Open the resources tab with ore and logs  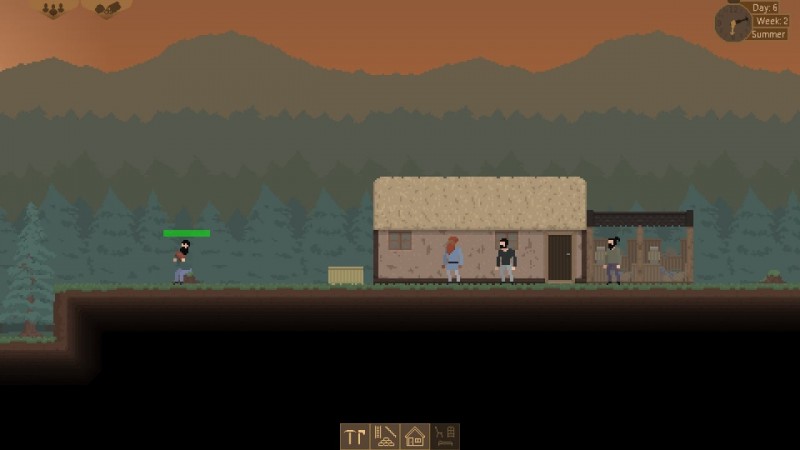pos(106,9)
